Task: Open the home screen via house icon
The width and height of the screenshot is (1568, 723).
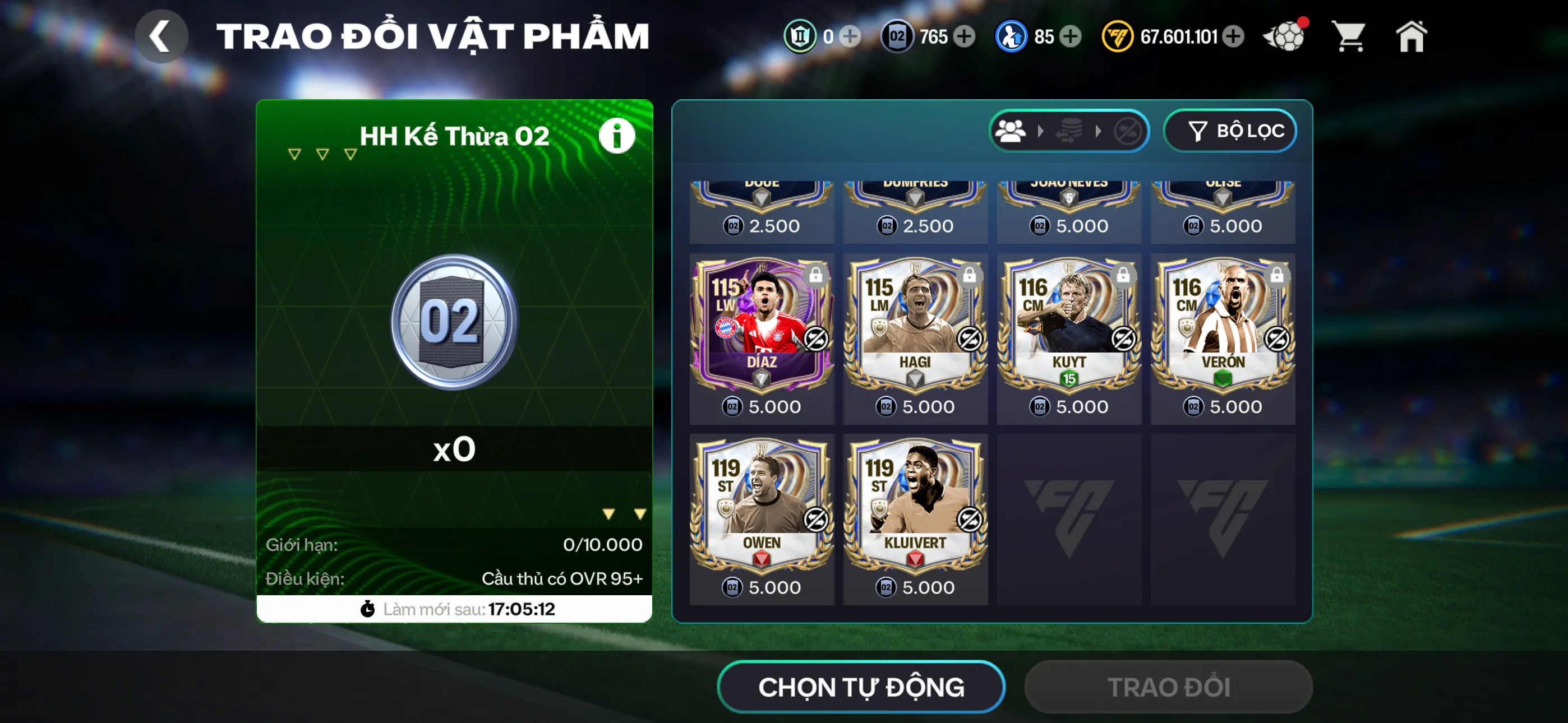Action: [1413, 36]
